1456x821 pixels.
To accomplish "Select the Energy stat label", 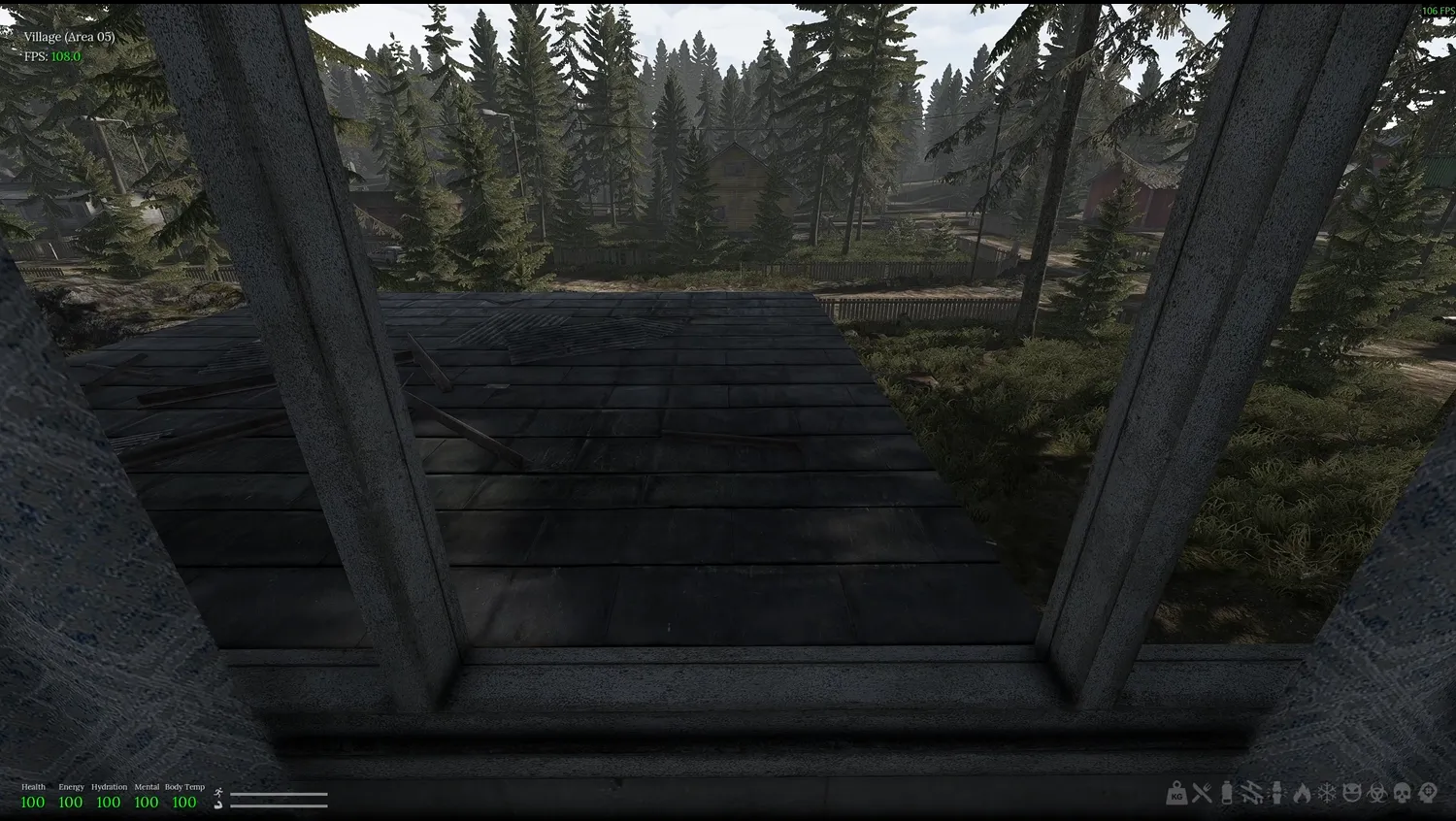I will tap(71, 787).
